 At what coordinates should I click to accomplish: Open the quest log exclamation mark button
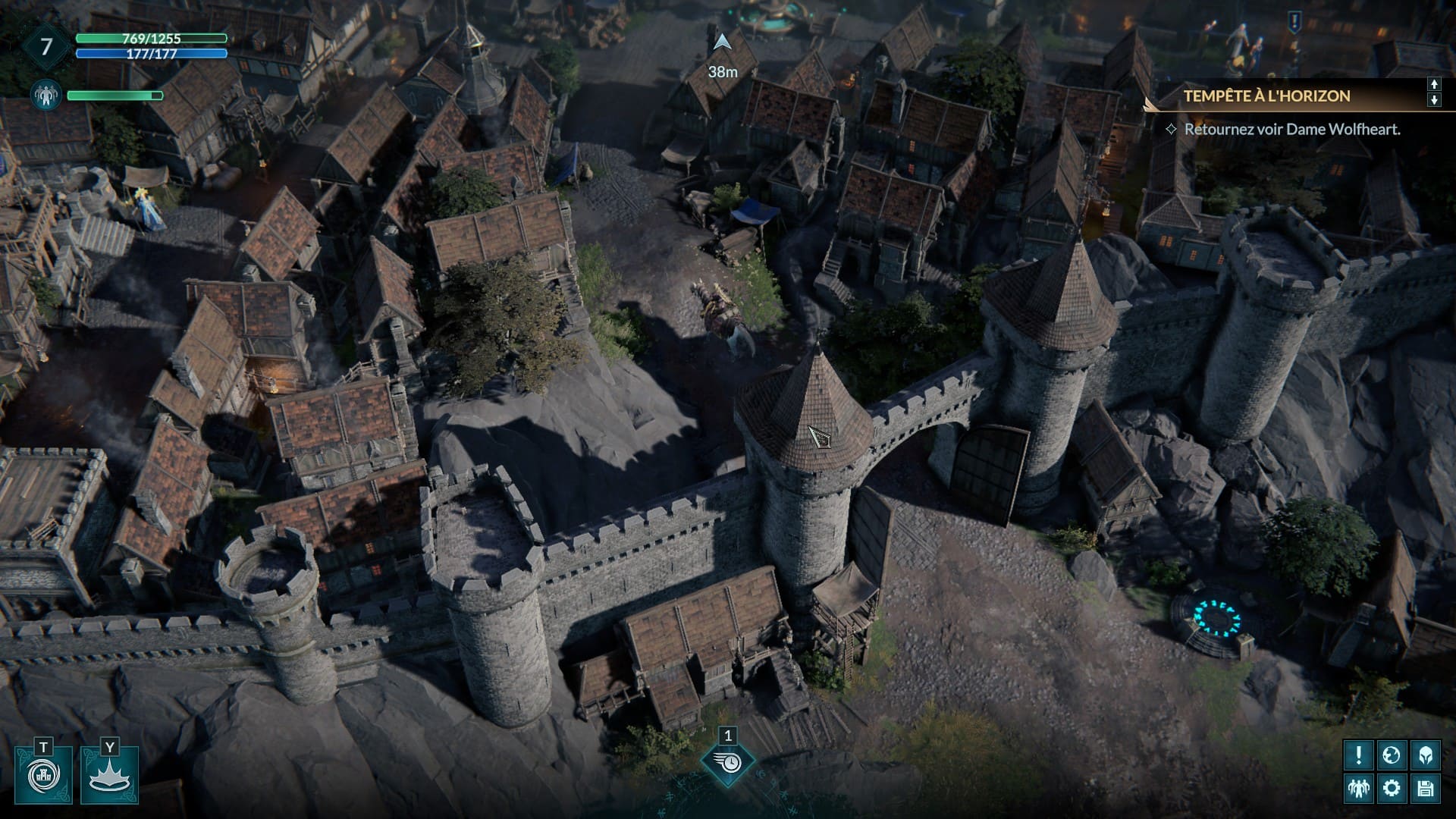pos(1358,755)
